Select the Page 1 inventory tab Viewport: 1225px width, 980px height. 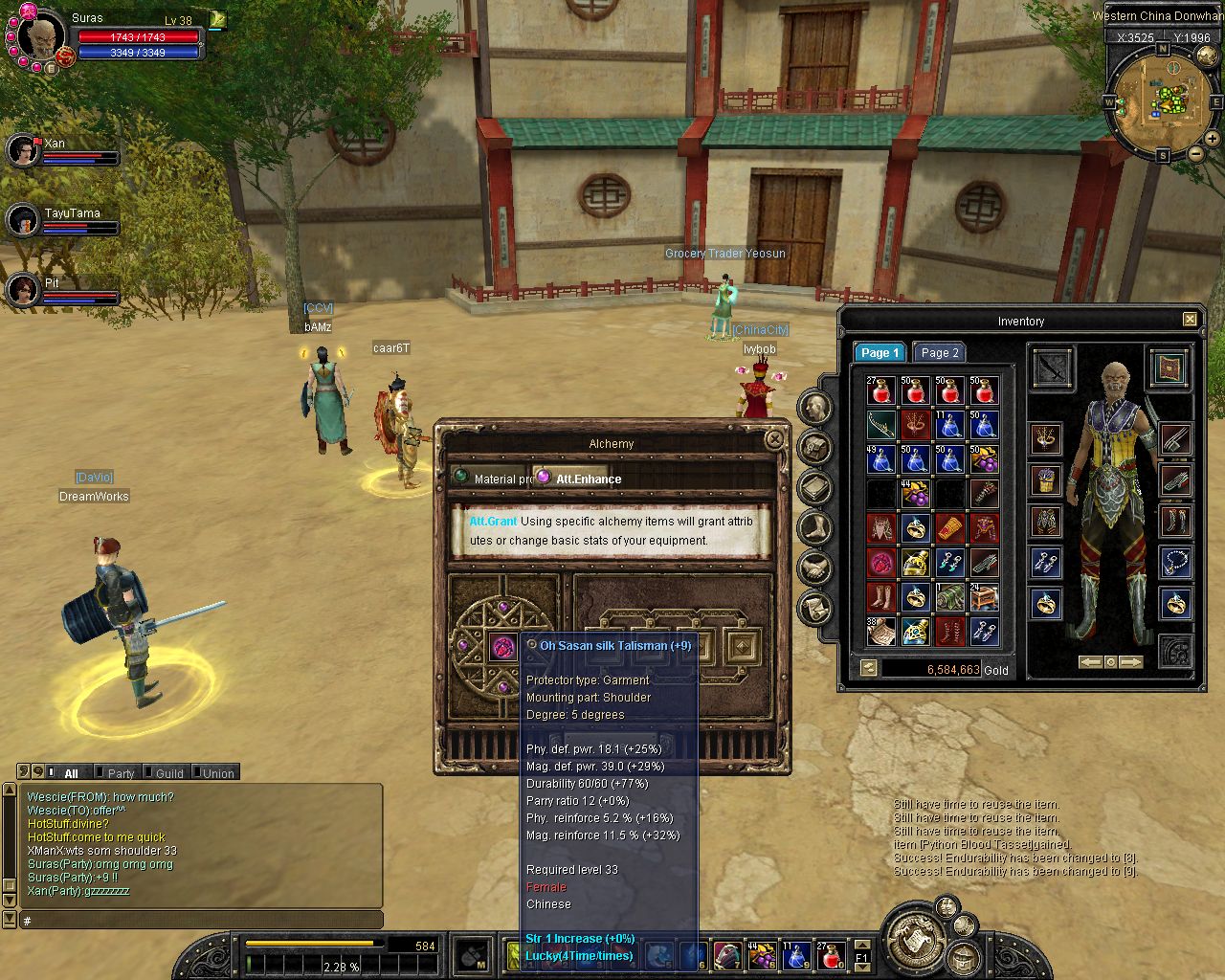pyautogui.click(x=879, y=353)
